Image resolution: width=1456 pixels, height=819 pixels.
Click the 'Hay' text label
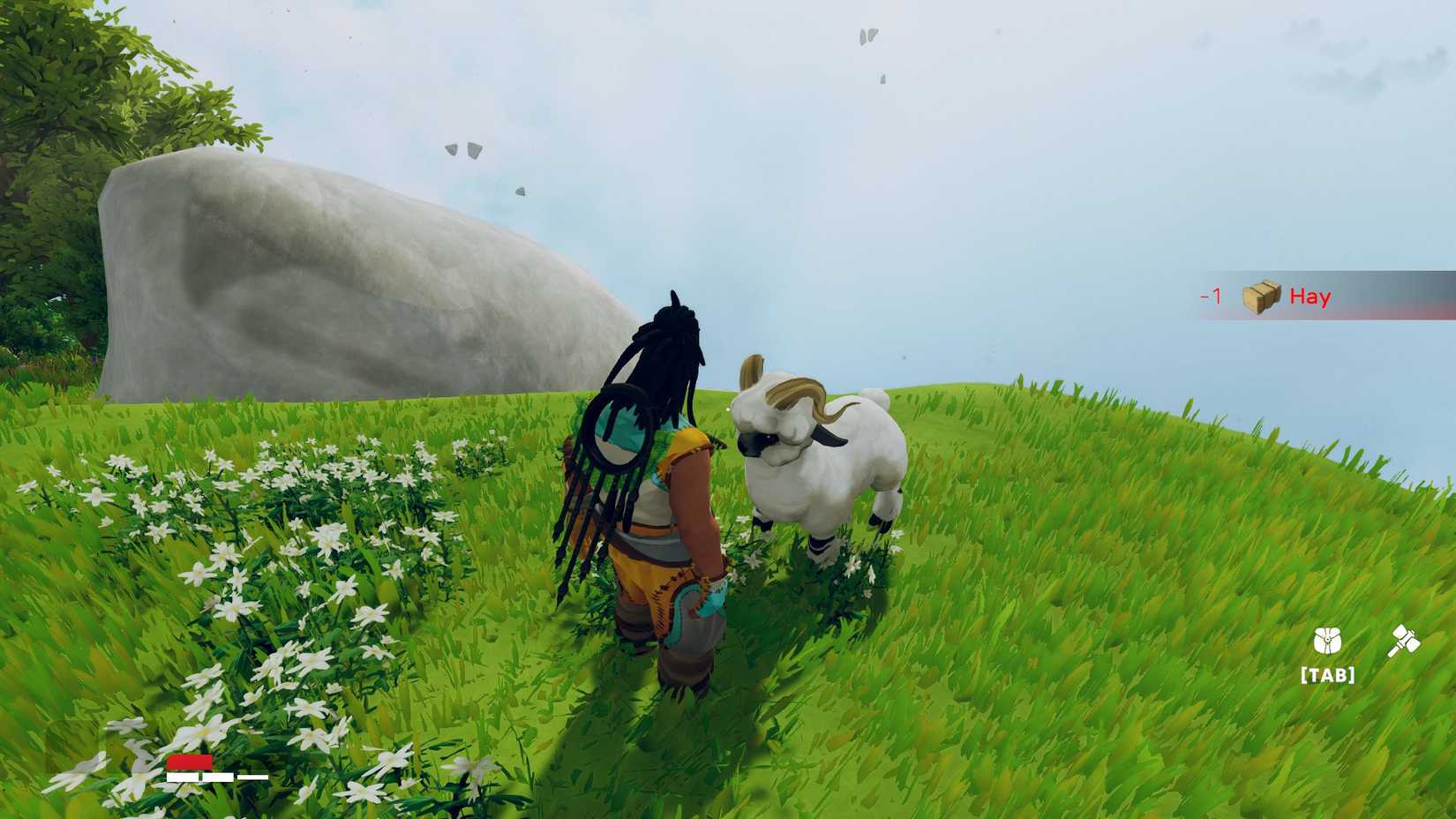click(1311, 297)
